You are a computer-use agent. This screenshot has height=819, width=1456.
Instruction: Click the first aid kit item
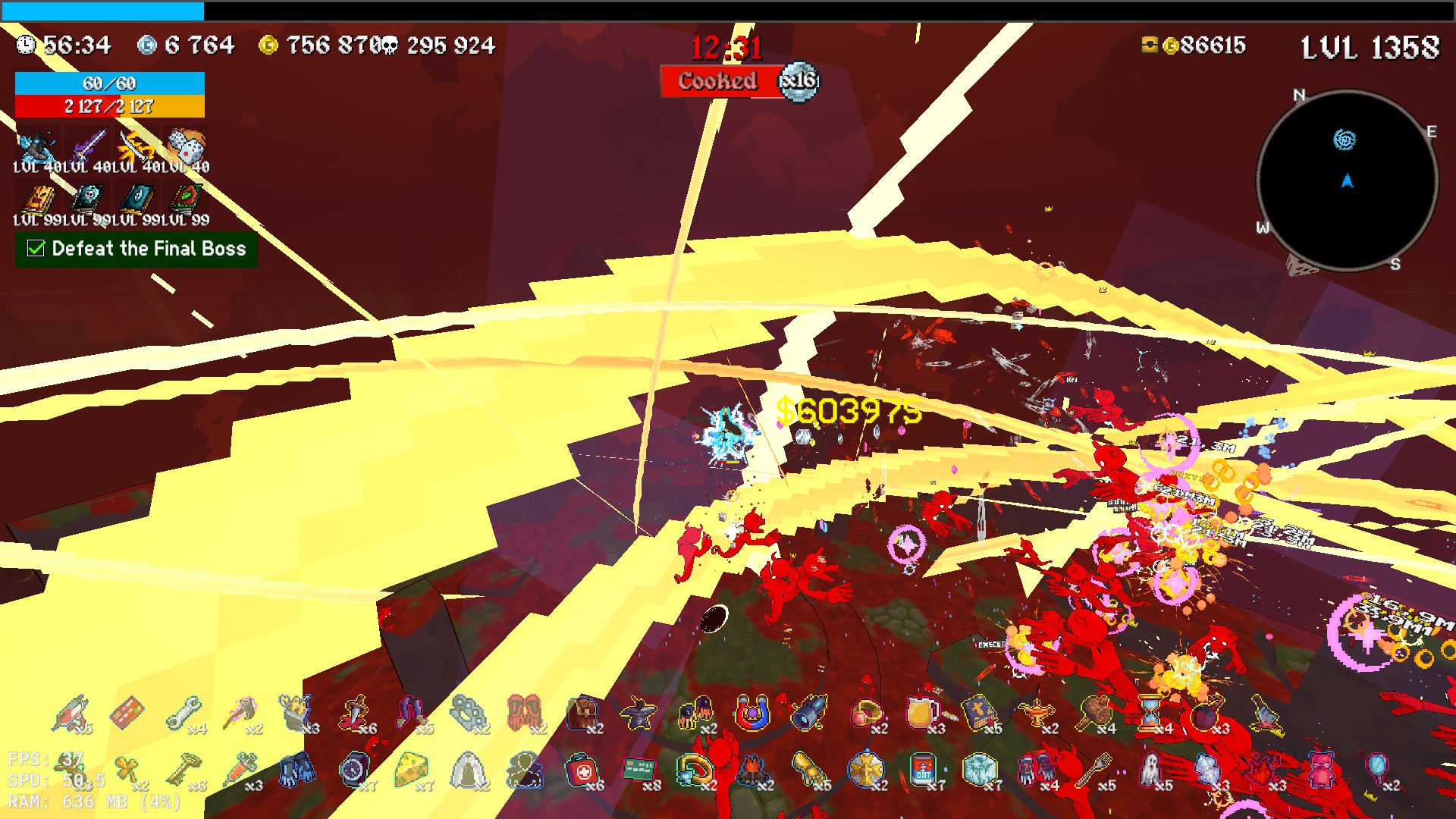click(x=582, y=770)
